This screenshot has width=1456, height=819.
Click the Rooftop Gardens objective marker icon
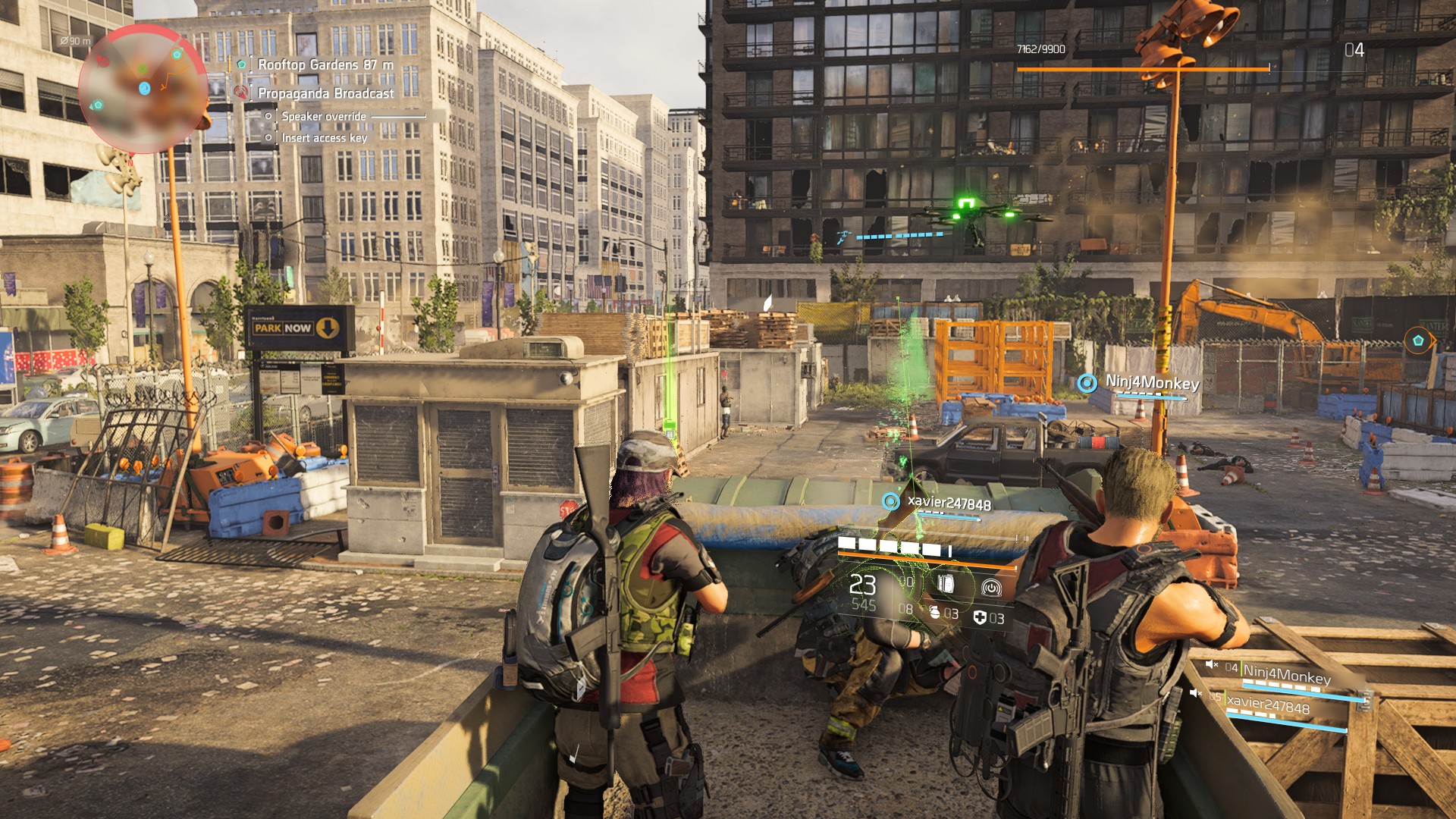240,64
